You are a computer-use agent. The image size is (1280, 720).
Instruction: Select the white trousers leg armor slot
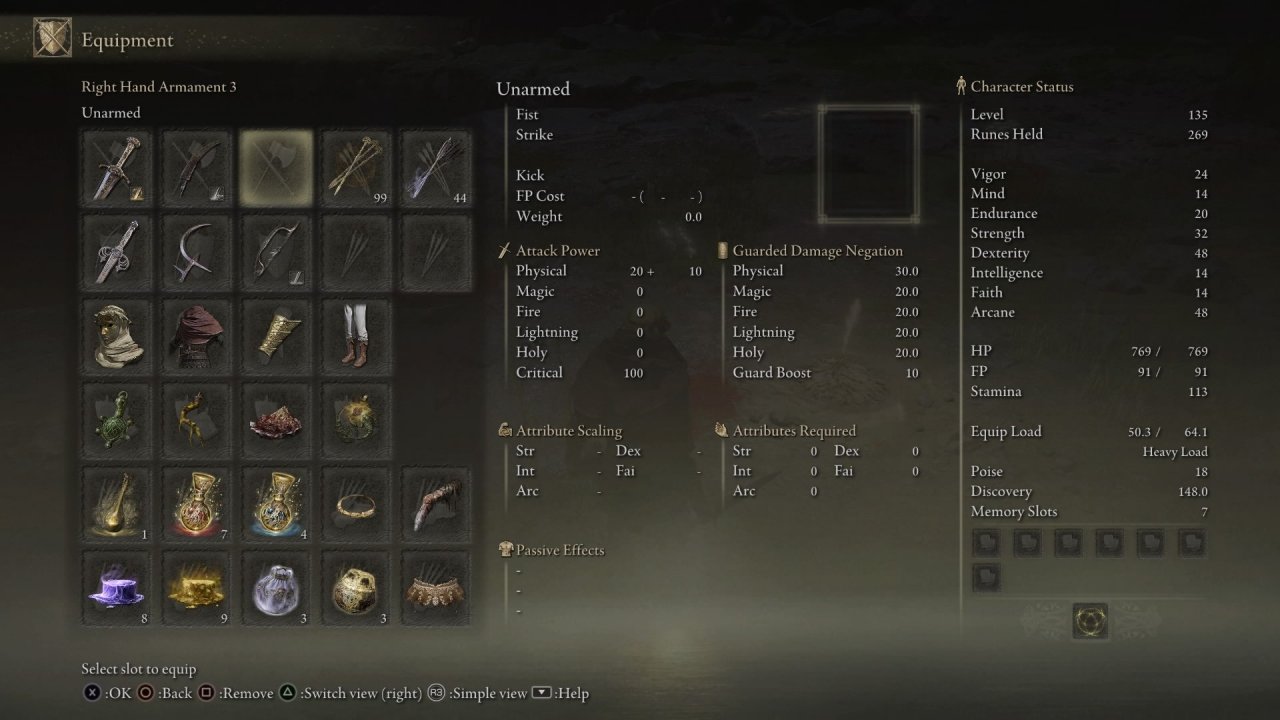(x=357, y=337)
